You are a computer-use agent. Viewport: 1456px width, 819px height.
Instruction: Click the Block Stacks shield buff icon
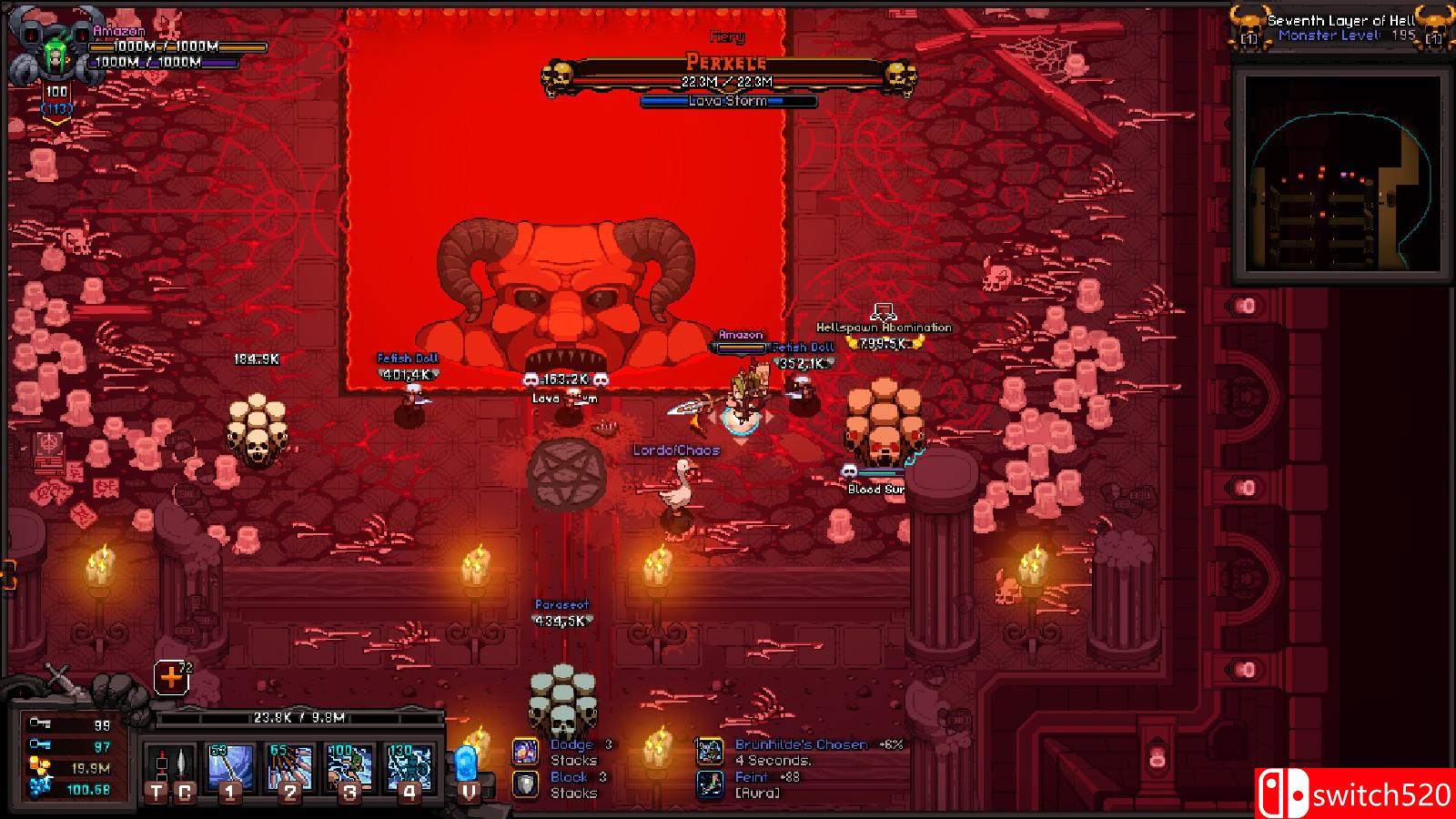click(526, 784)
